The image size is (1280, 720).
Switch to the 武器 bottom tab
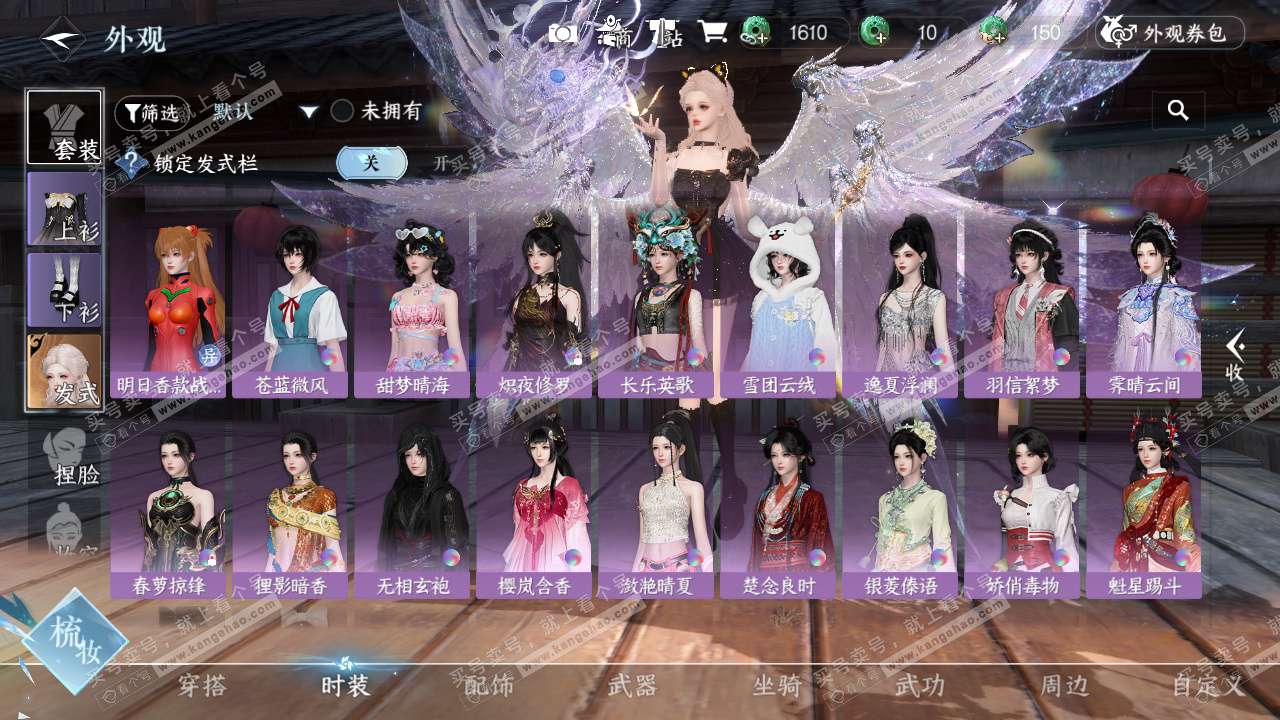click(632, 685)
